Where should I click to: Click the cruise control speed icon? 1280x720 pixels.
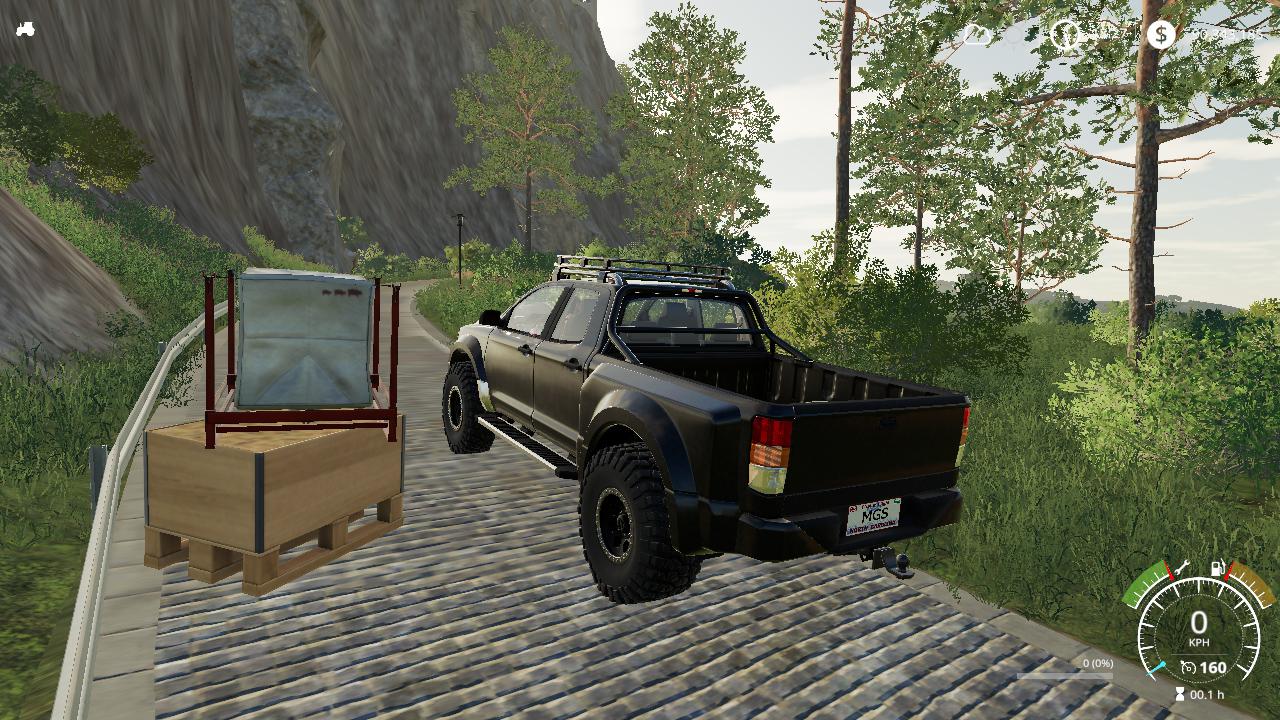pyautogui.click(x=1188, y=667)
